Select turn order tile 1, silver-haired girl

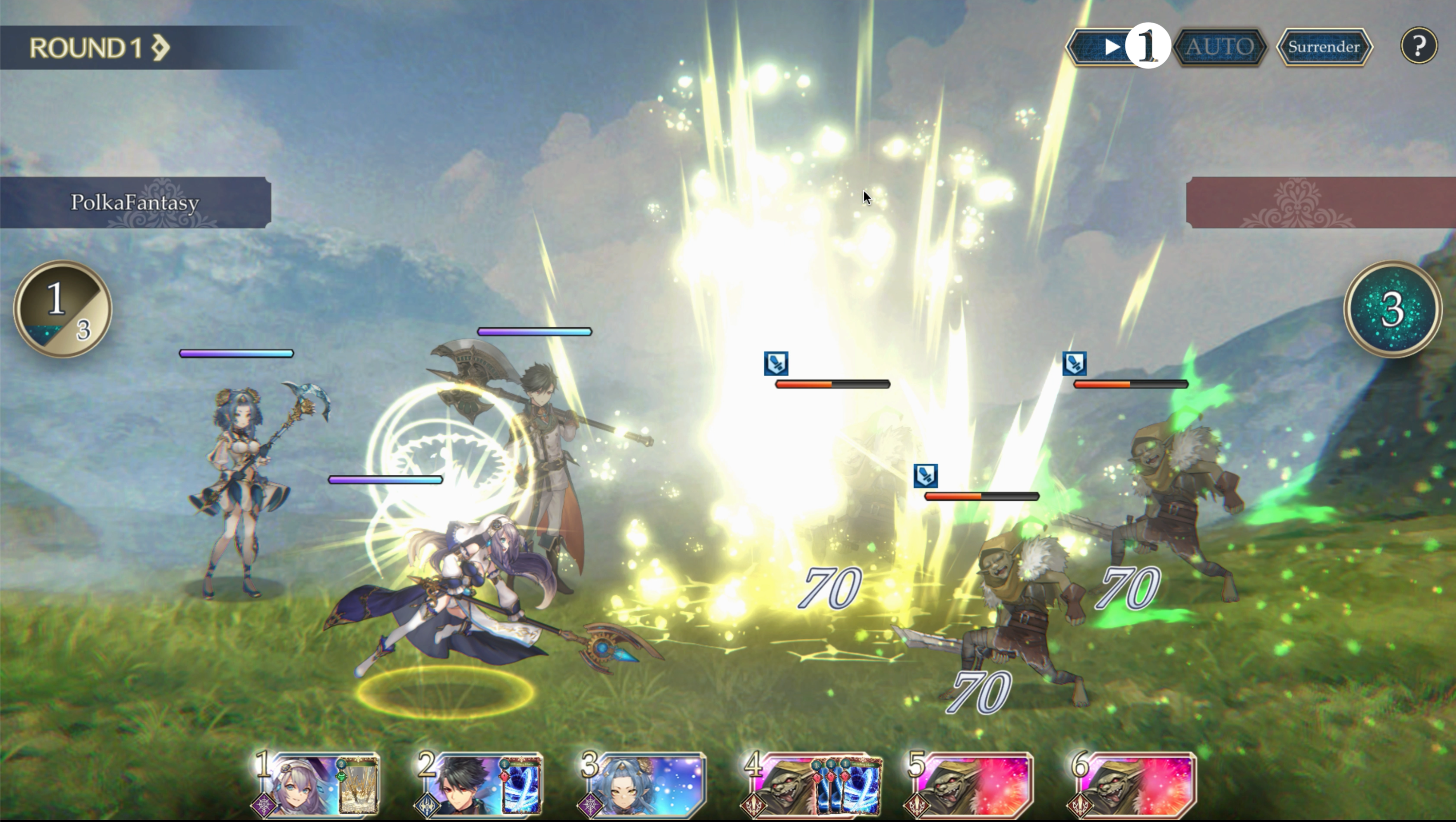(316, 785)
